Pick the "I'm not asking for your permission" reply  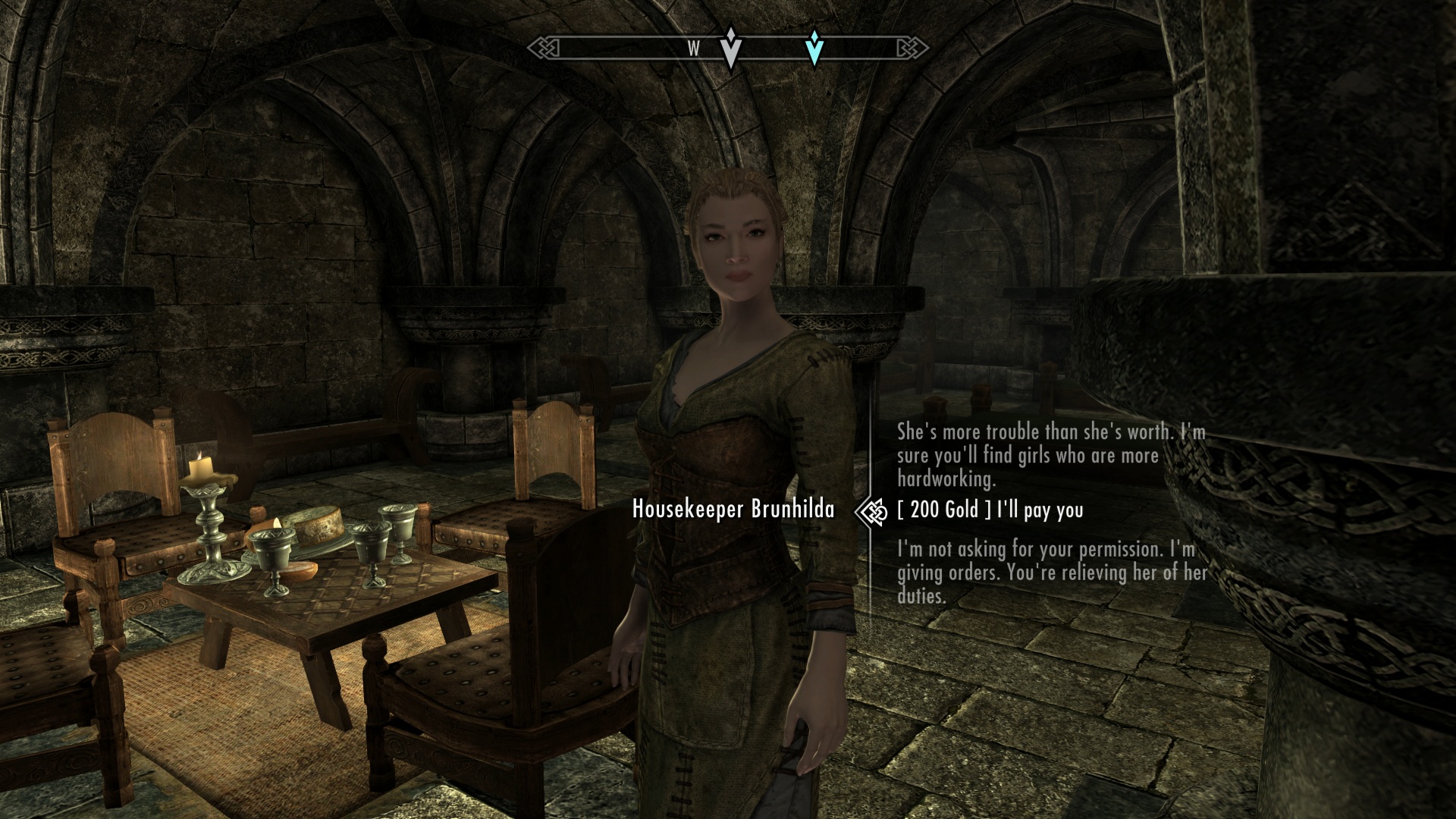coord(1050,572)
